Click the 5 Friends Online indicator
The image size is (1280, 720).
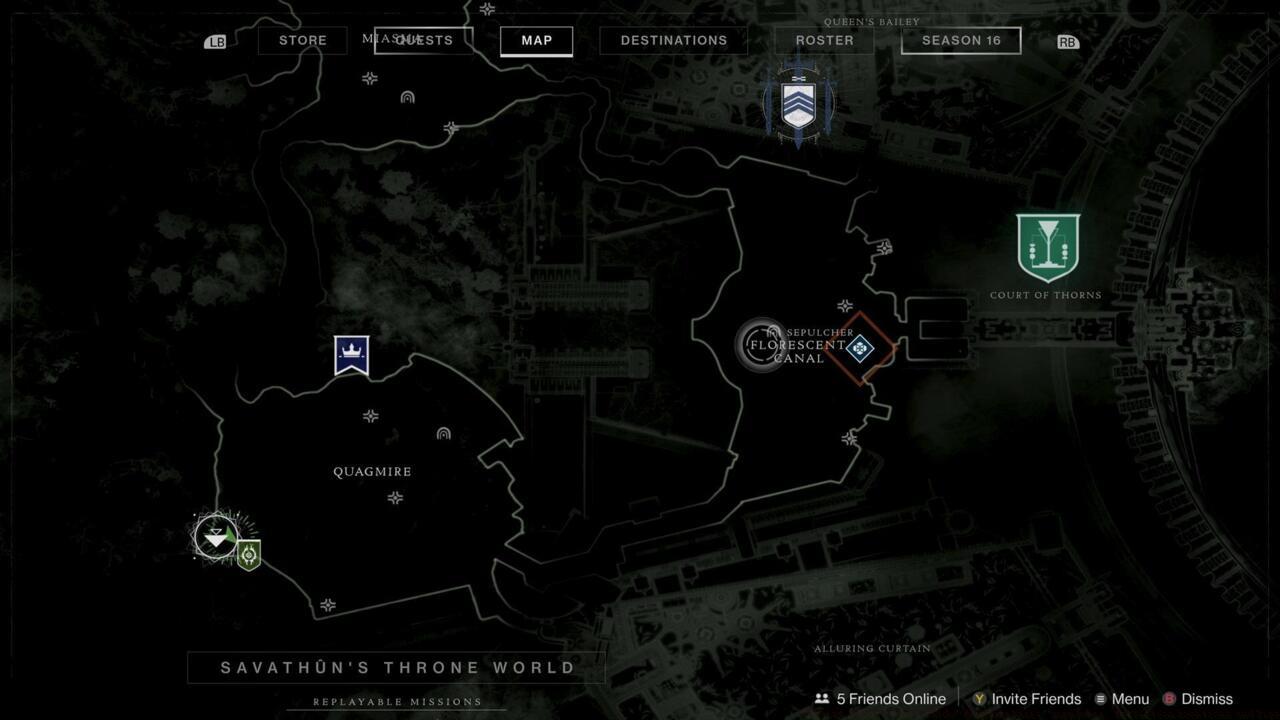(880, 699)
